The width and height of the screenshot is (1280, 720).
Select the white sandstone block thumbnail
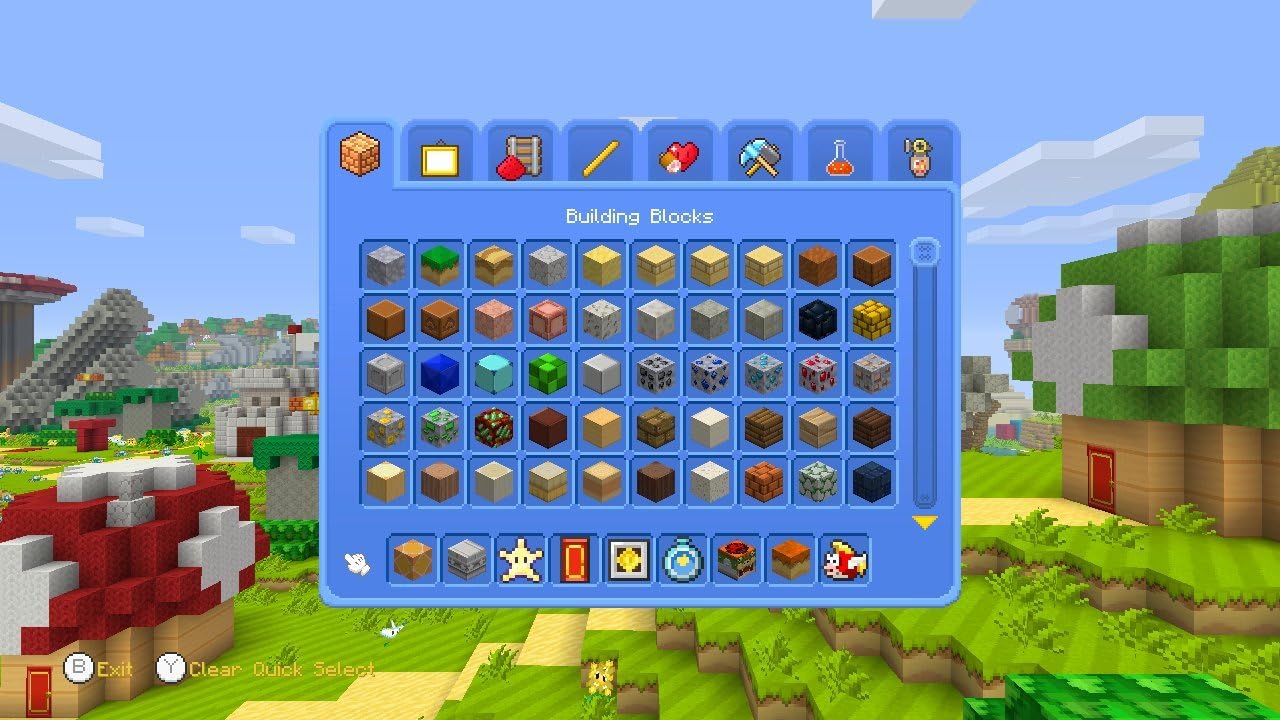pyautogui.click(x=709, y=481)
